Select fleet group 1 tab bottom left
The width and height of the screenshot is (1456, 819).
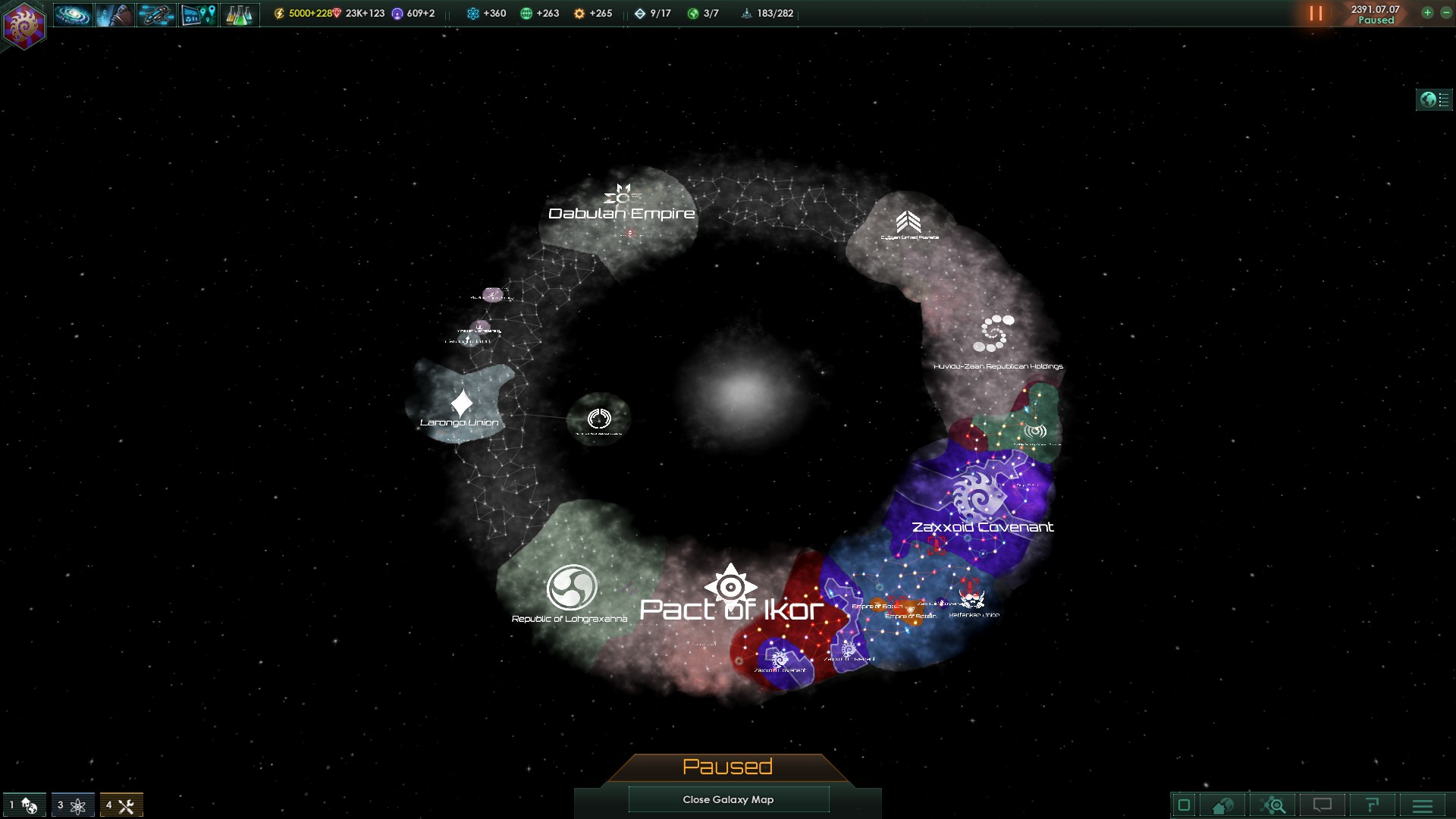point(23,805)
